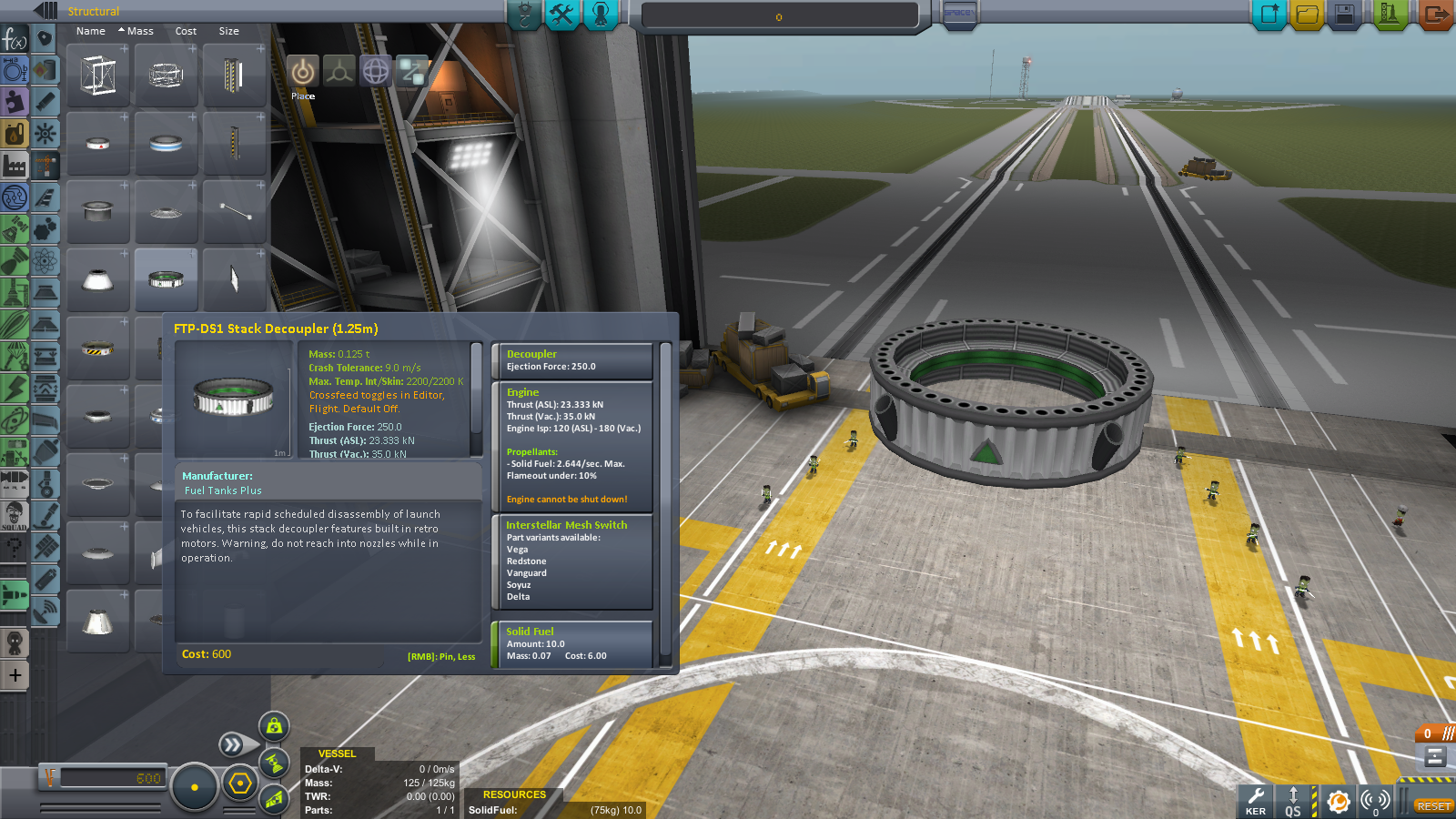Save the craft with floppy icon
The width and height of the screenshot is (1456, 819).
1345,15
